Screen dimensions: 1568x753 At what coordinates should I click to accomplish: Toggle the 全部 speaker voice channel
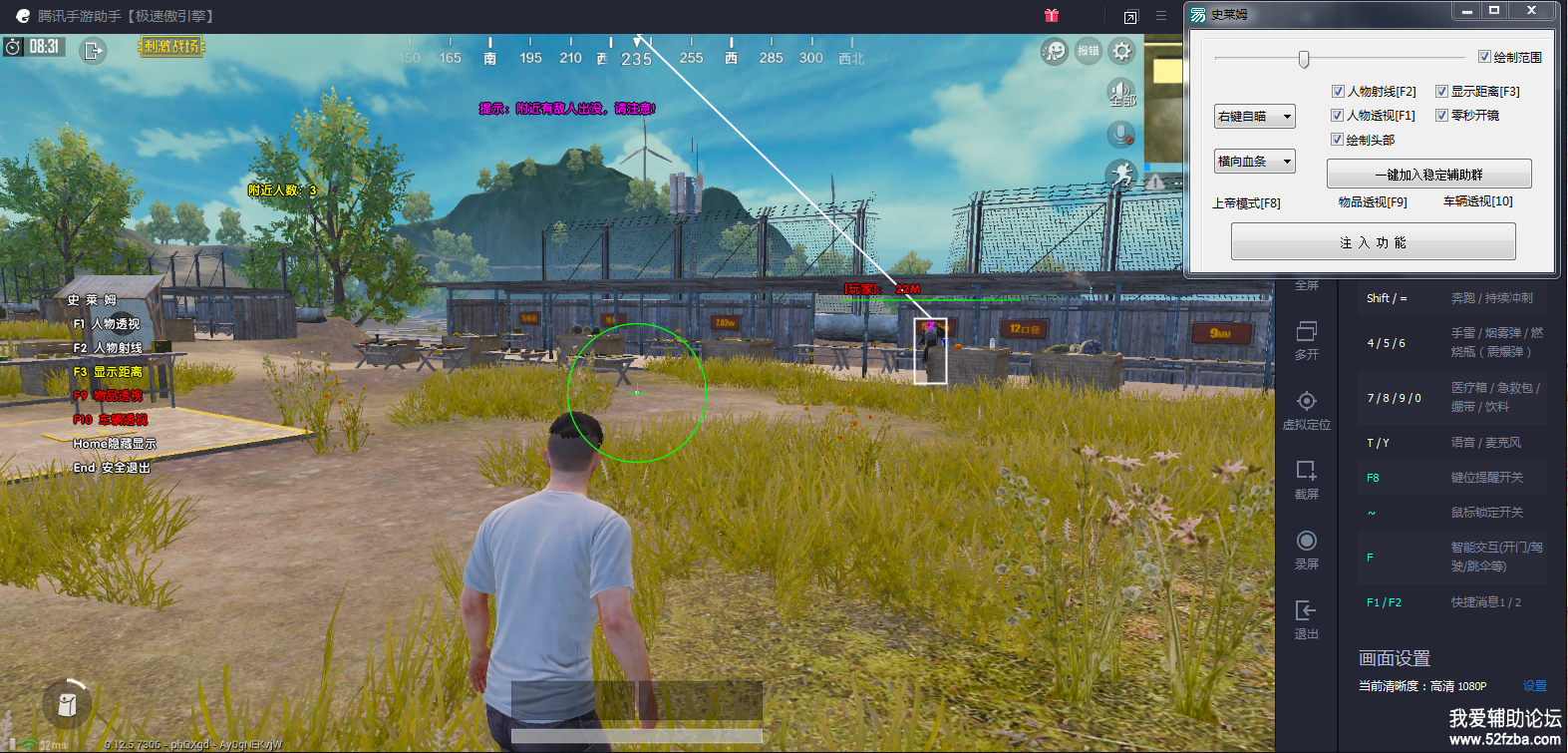pos(1121,93)
